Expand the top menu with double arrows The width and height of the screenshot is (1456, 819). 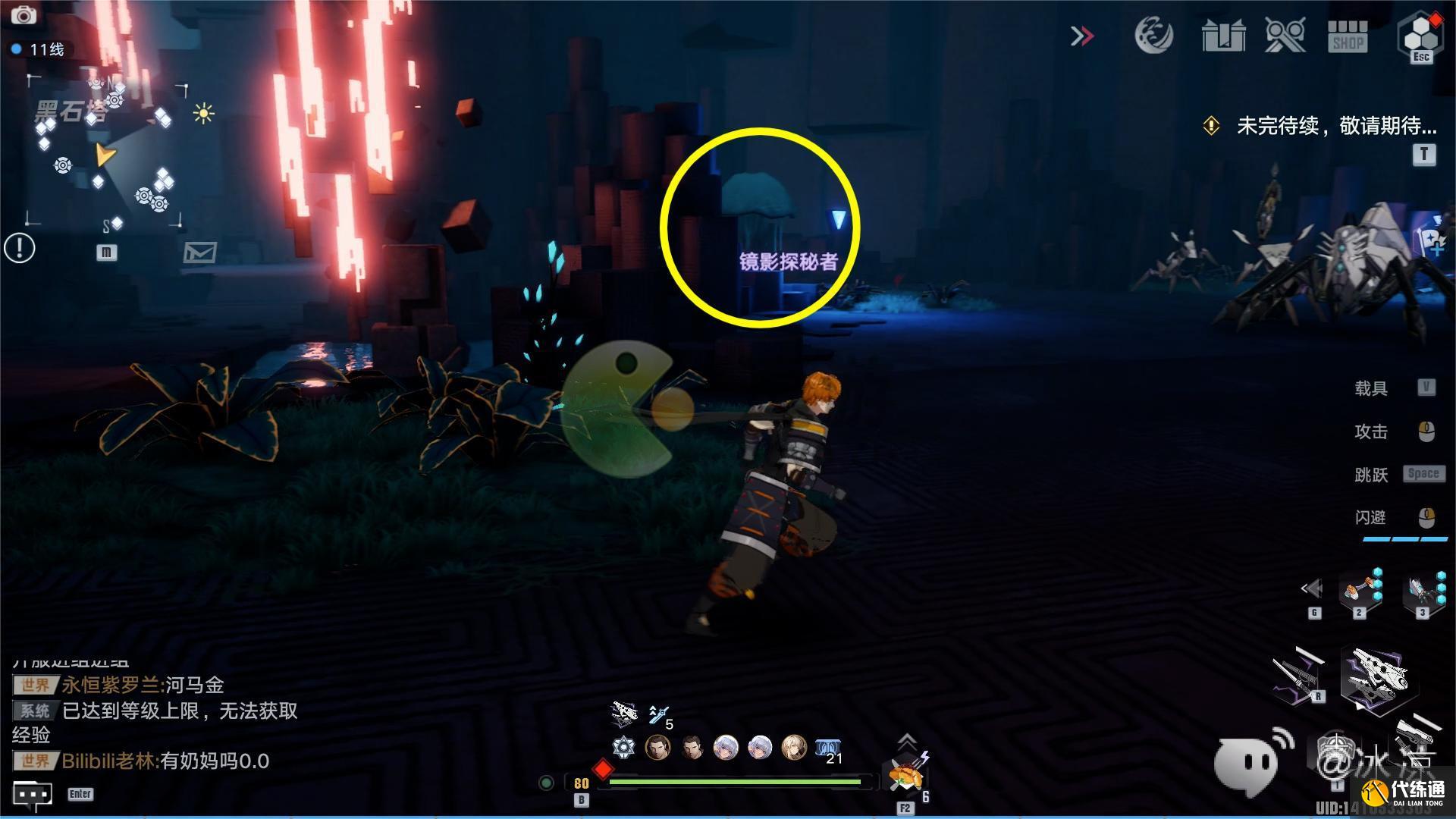point(1082,36)
